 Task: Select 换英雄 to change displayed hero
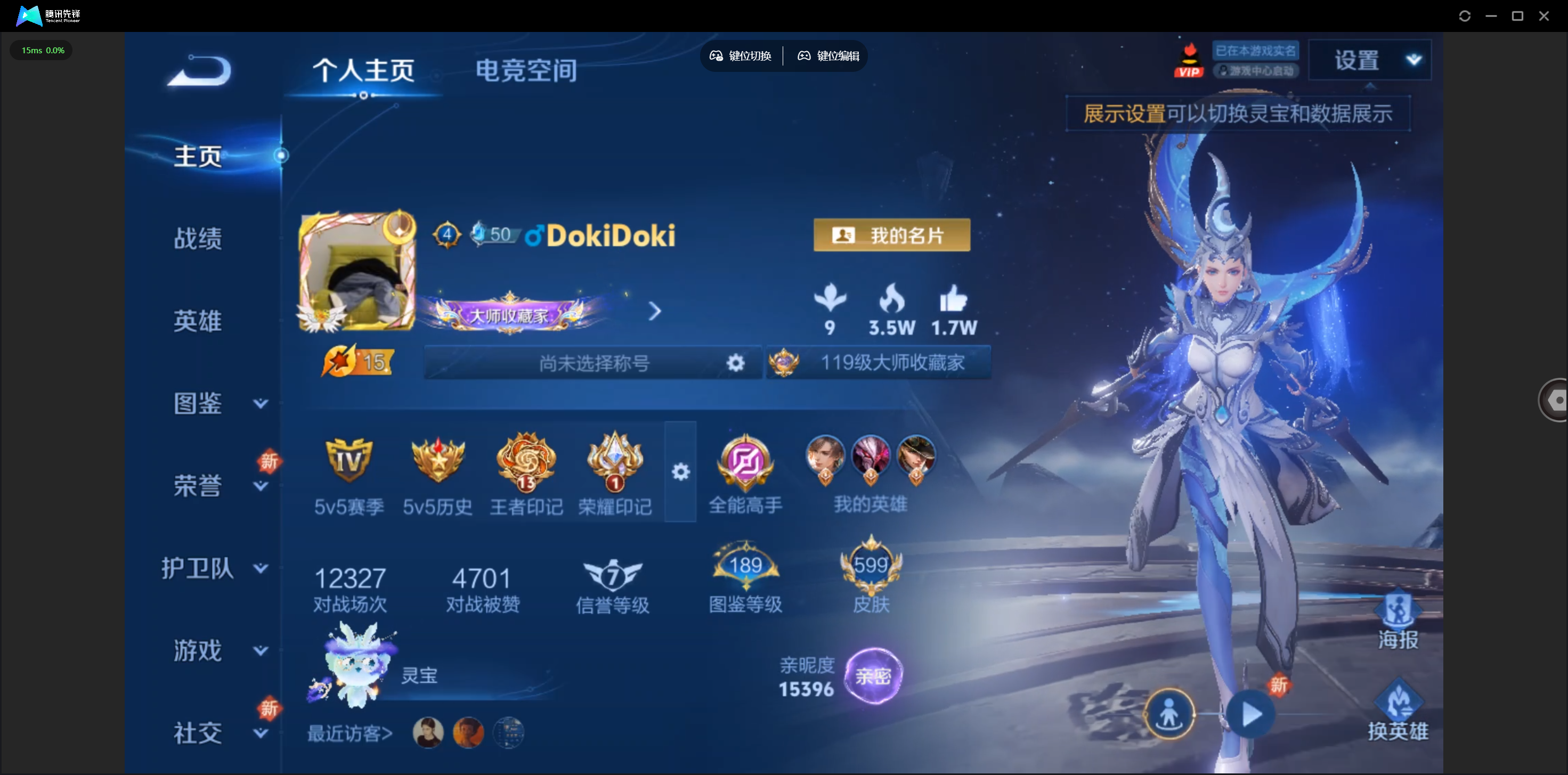click(1398, 711)
